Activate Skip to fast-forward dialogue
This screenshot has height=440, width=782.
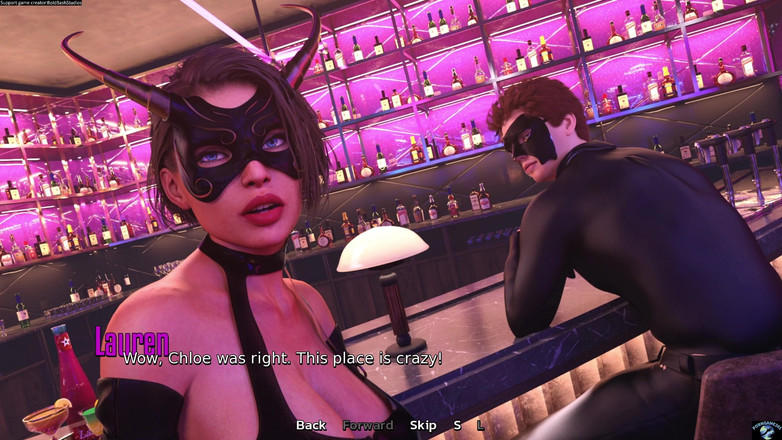423,425
